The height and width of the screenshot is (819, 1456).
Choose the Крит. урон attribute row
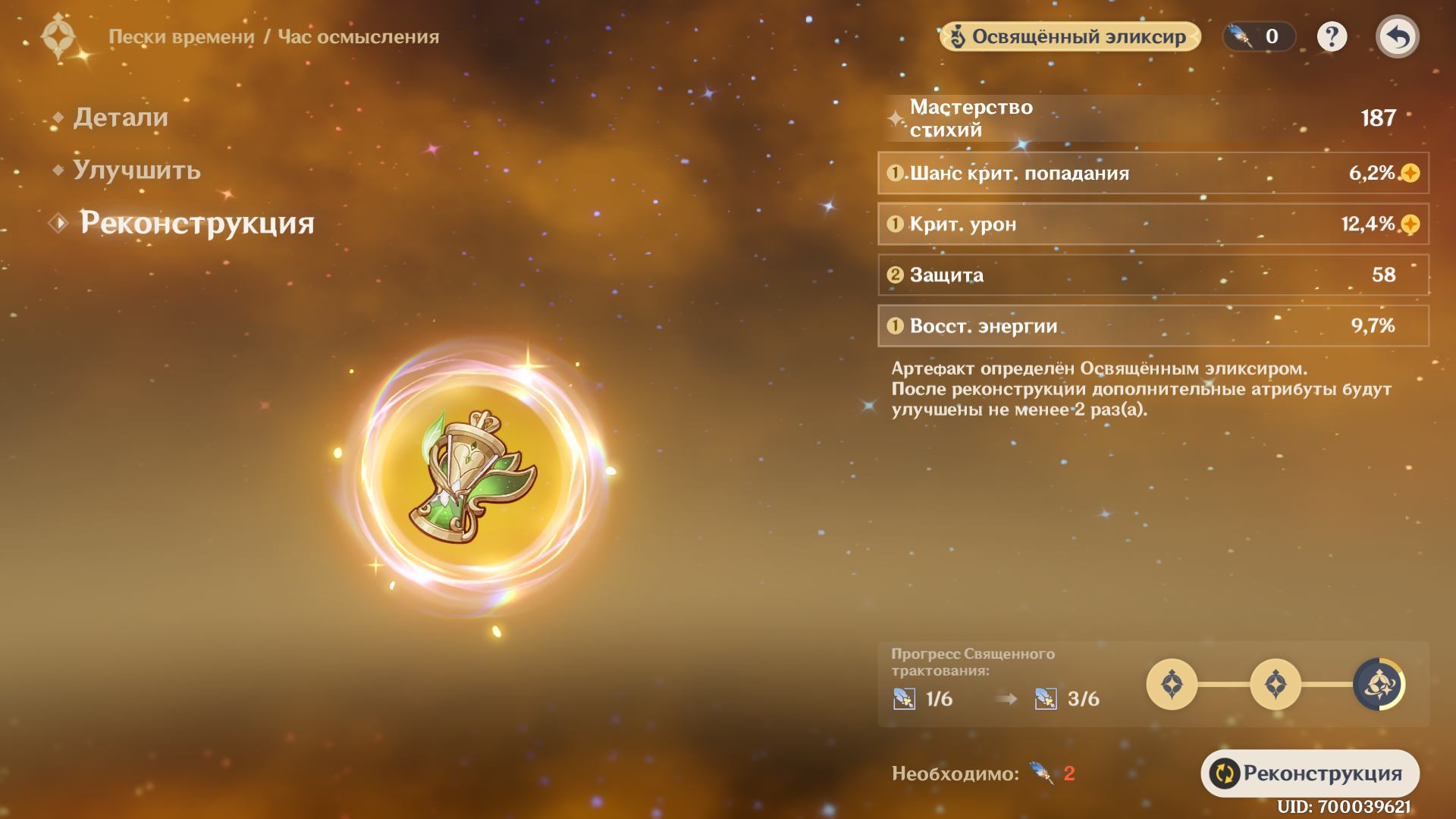click(x=1153, y=224)
